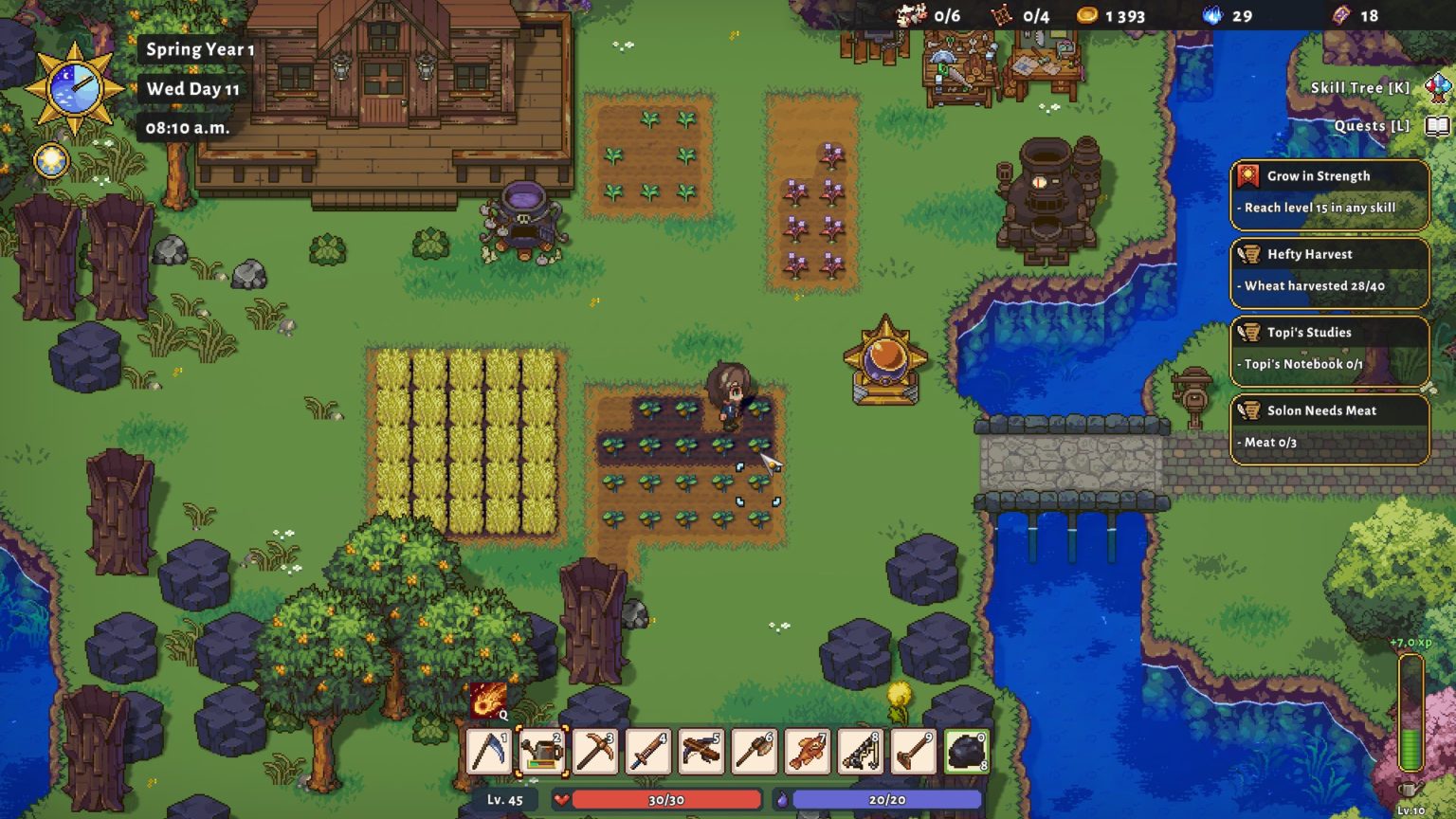The width and height of the screenshot is (1456, 819).
Task: Click the sun-shaped day clock
Action: coord(74,87)
